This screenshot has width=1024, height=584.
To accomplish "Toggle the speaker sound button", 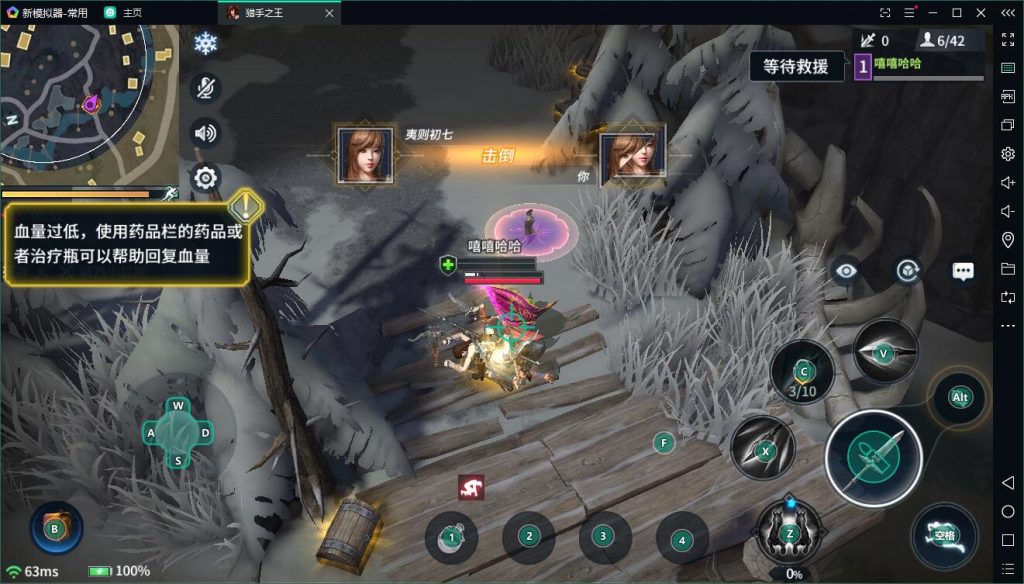I will [205, 133].
